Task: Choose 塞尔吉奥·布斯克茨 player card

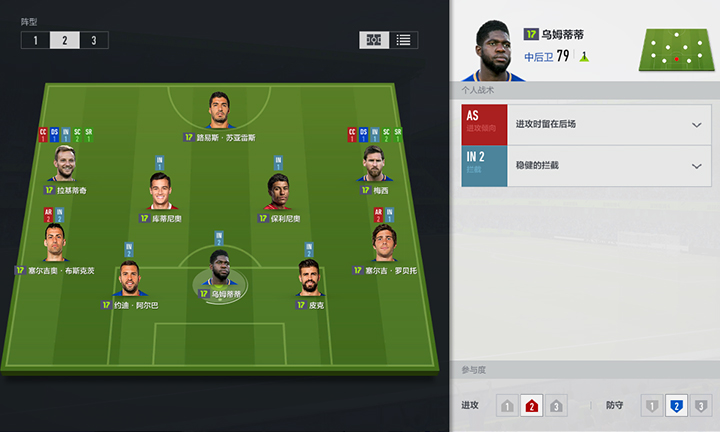Action: (x=55, y=244)
